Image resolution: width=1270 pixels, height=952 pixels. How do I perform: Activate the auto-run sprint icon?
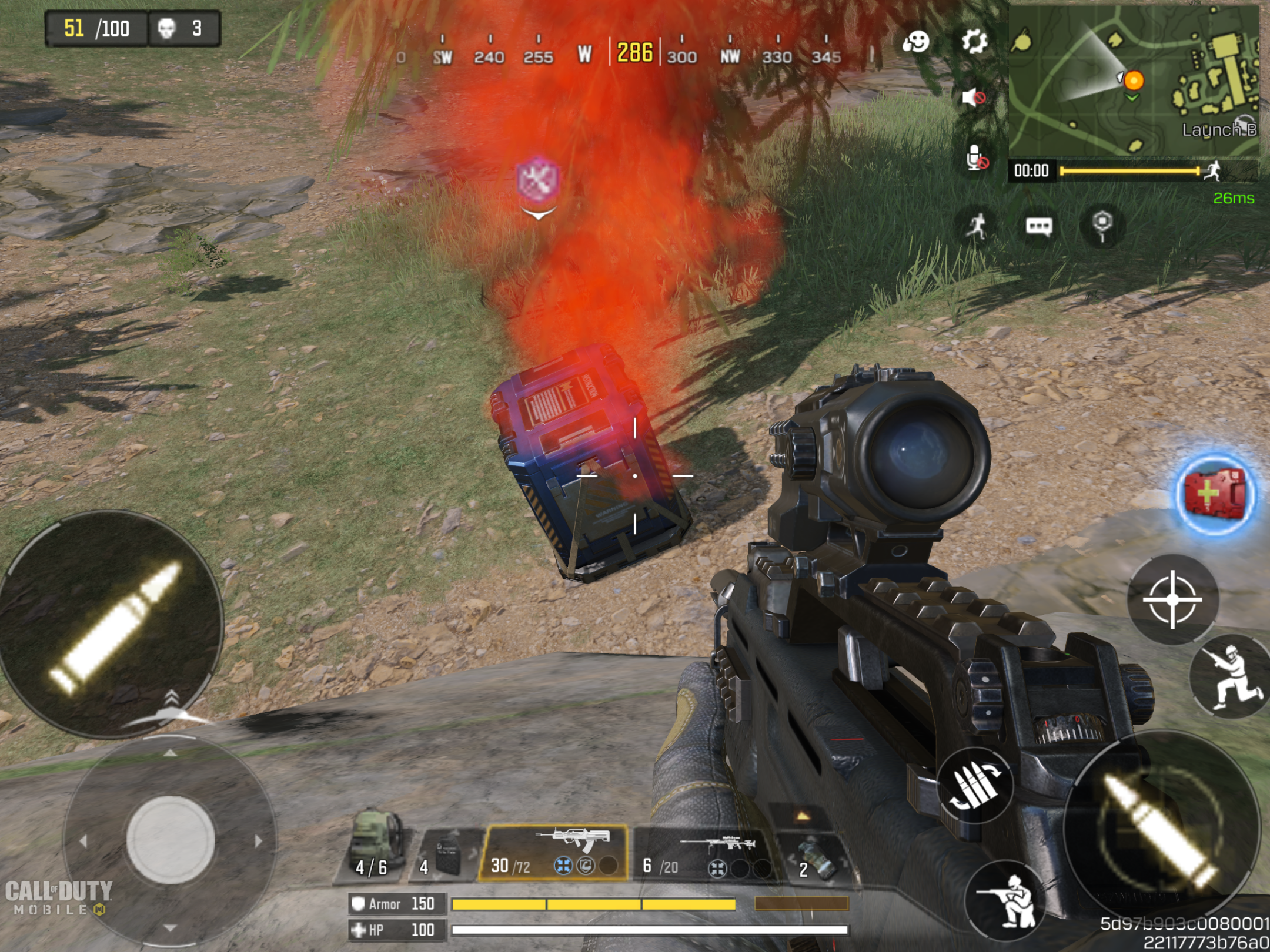977,226
